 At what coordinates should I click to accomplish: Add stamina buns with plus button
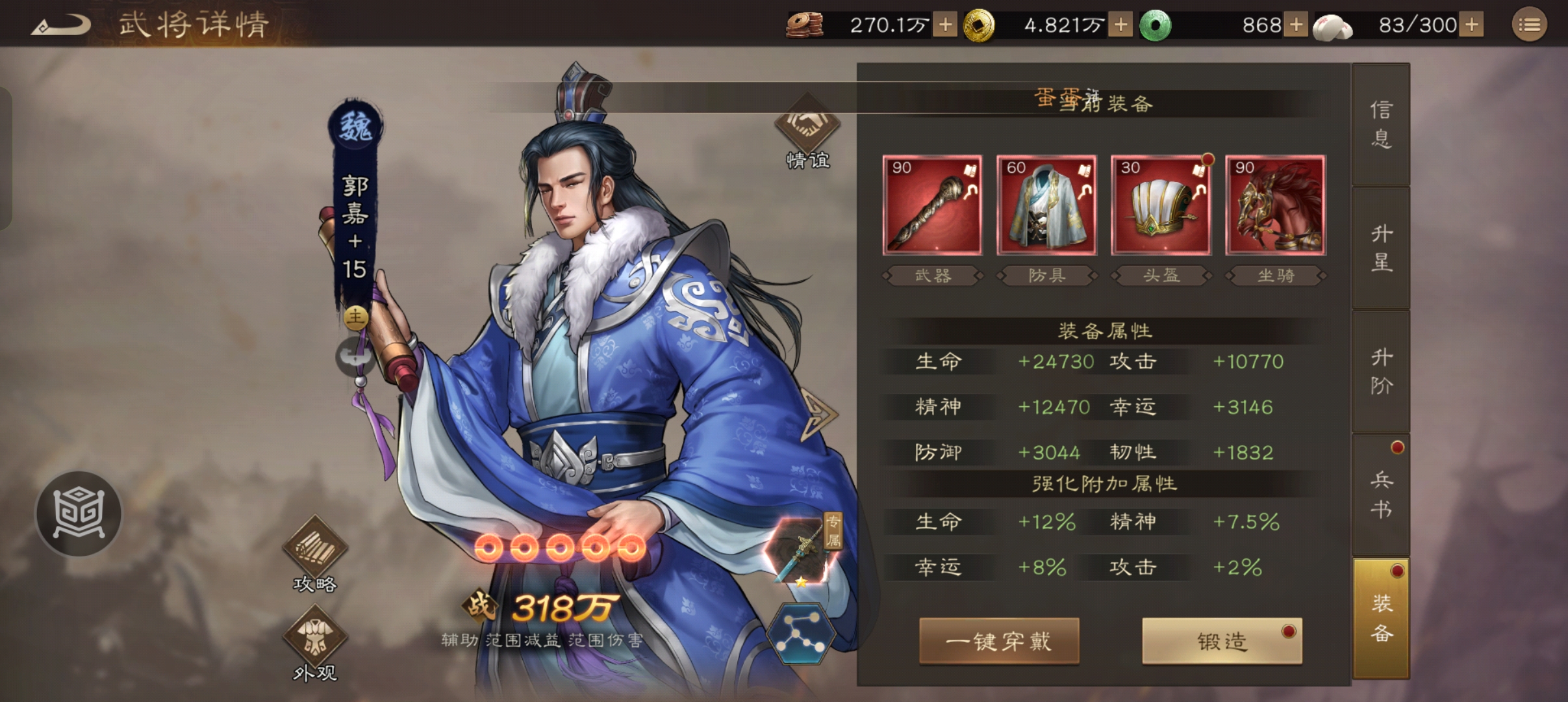pyautogui.click(x=1473, y=25)
